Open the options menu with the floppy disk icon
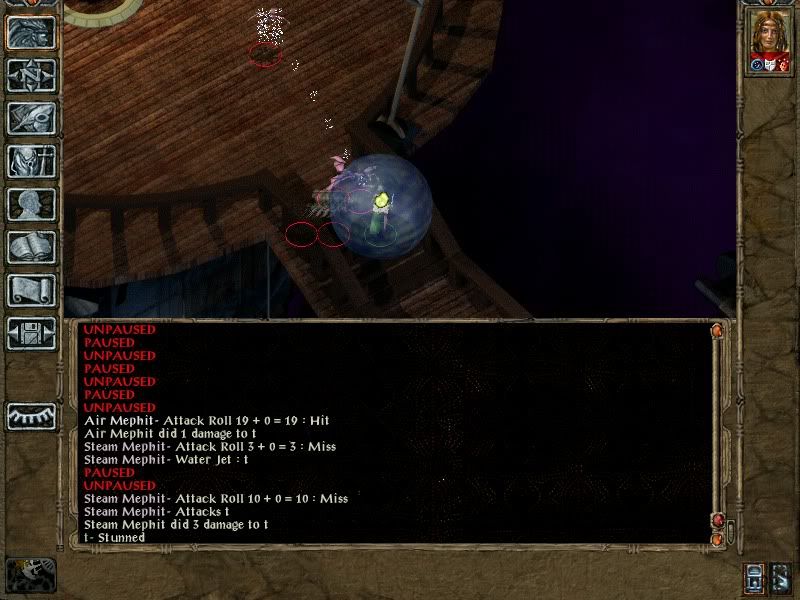 32,333
